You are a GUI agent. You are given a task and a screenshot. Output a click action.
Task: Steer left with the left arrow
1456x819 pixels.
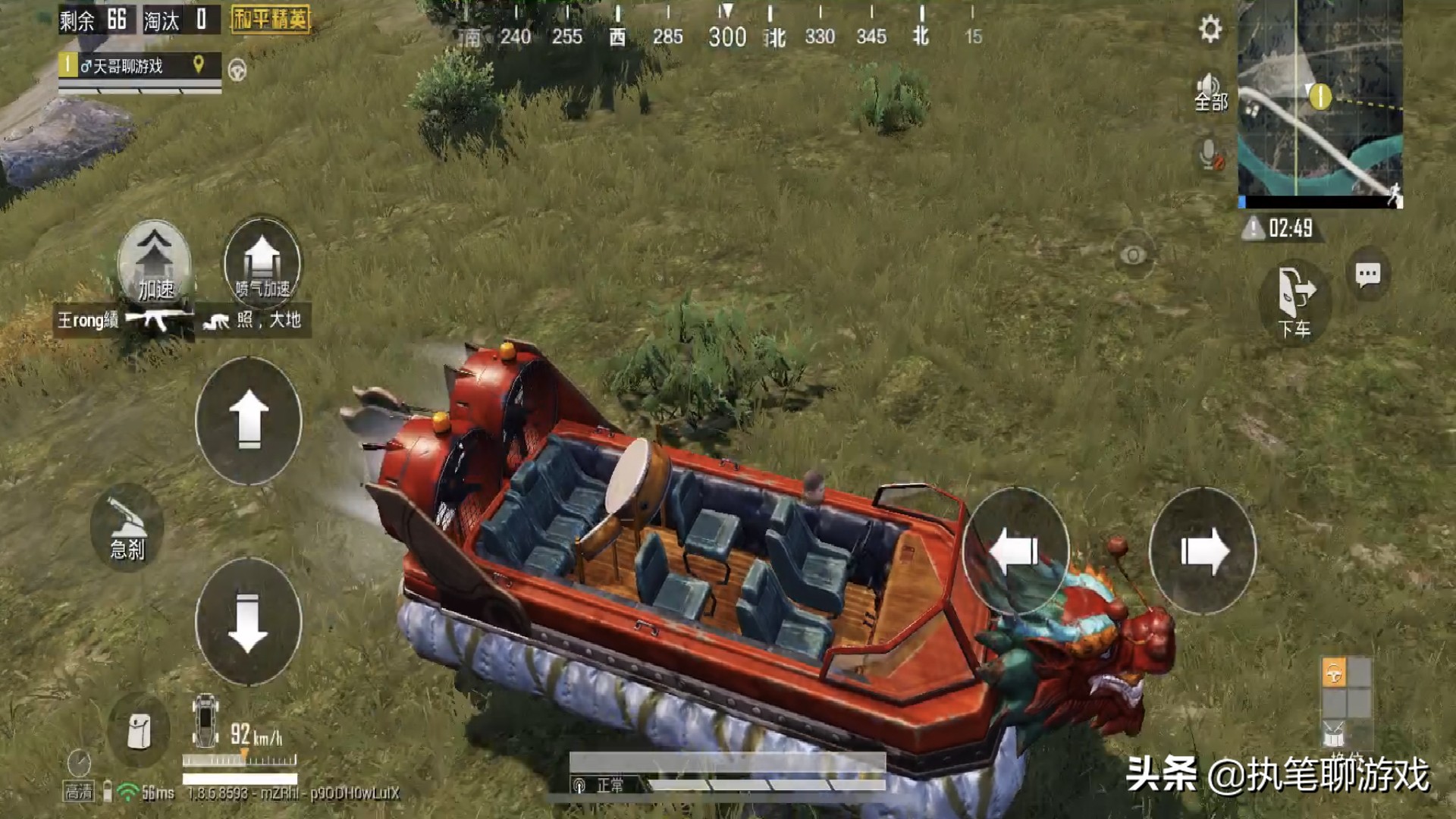tap(1015, 551)
